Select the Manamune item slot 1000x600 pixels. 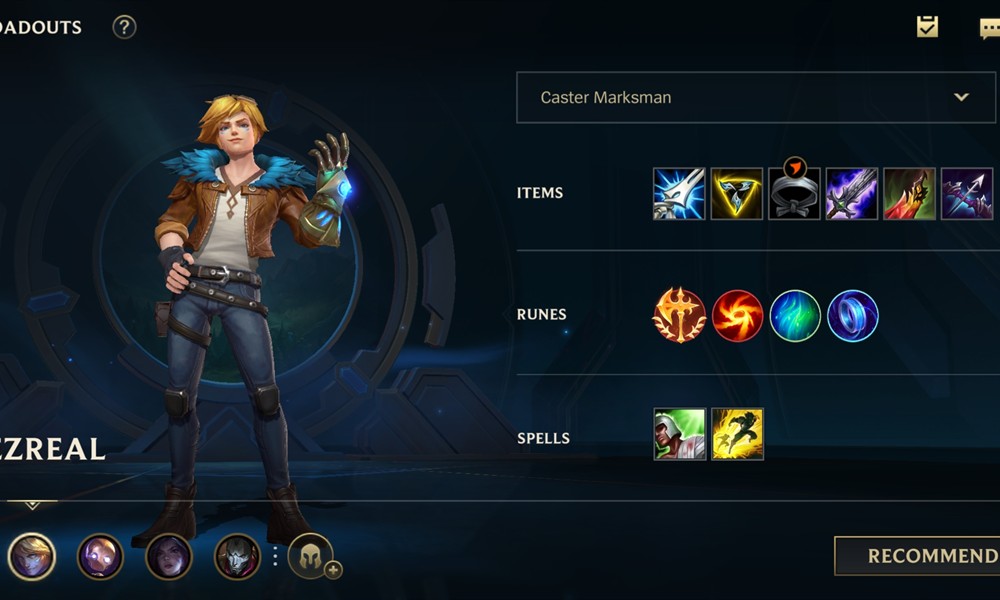point(679,193)
